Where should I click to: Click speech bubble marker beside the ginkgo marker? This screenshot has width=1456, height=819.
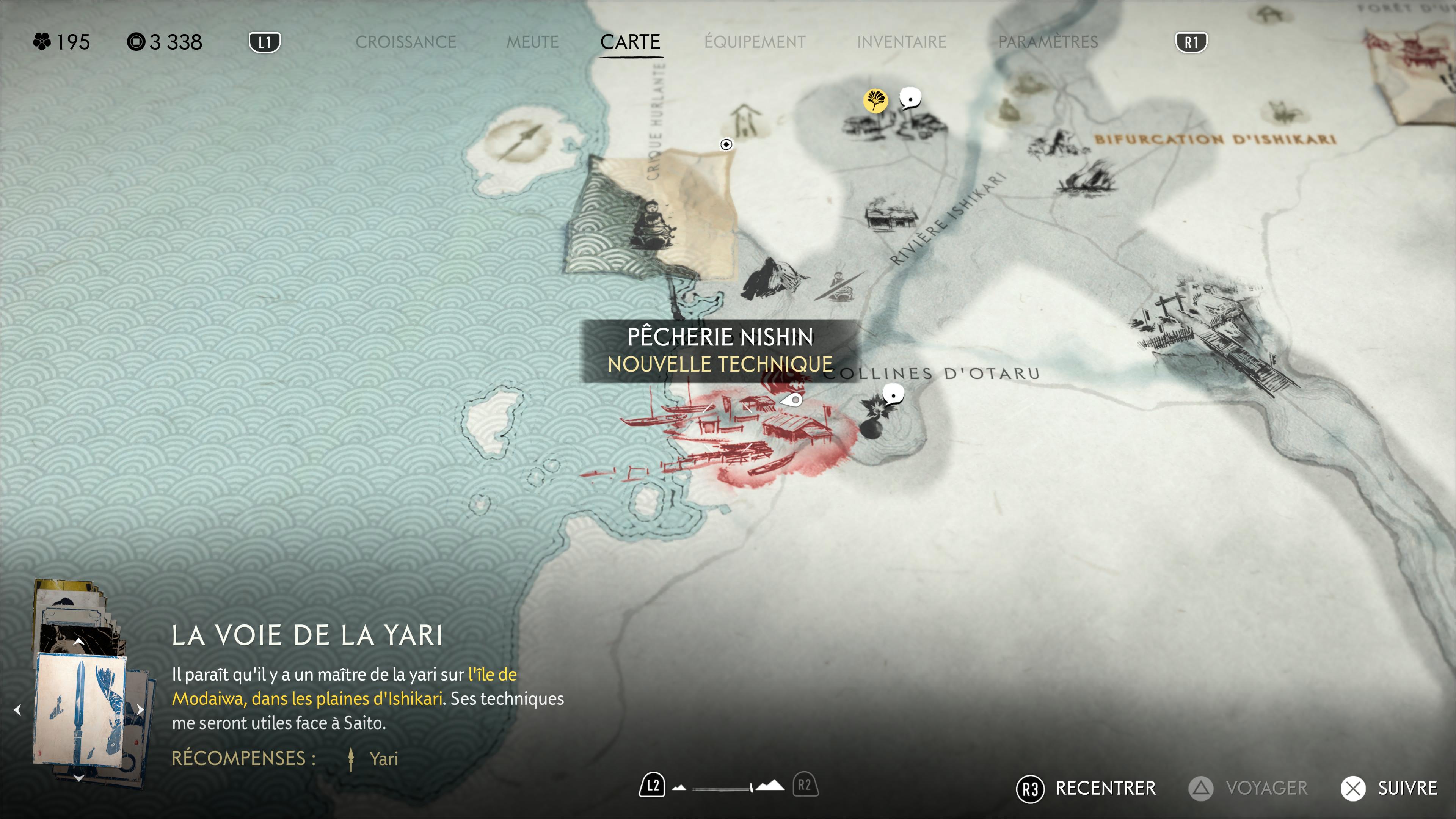point(910,99)
